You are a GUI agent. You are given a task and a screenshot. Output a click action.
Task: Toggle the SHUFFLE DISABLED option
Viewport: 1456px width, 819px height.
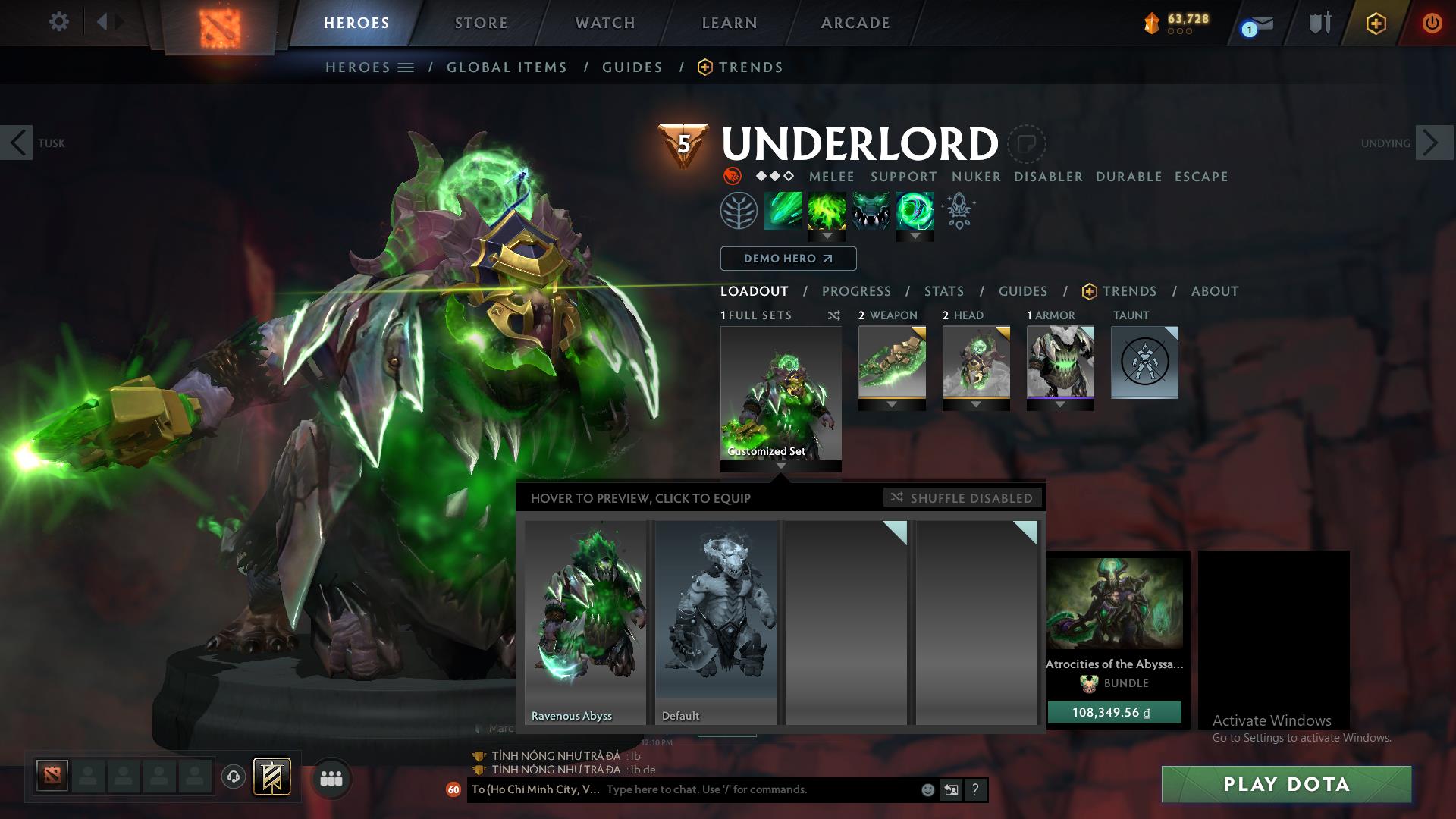click(962, 498)
